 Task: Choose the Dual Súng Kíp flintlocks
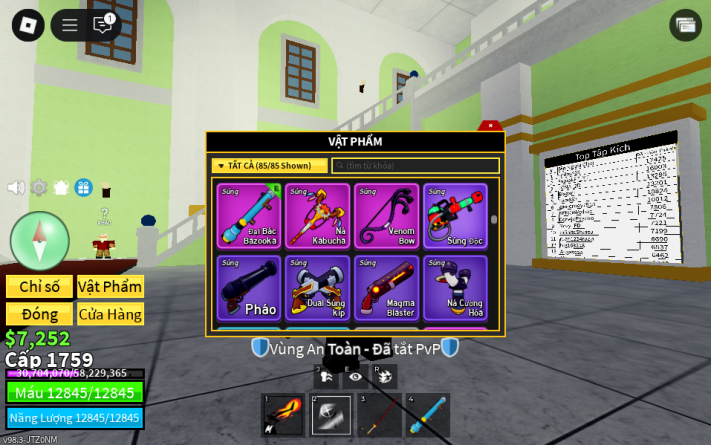(x=318, y=288)
